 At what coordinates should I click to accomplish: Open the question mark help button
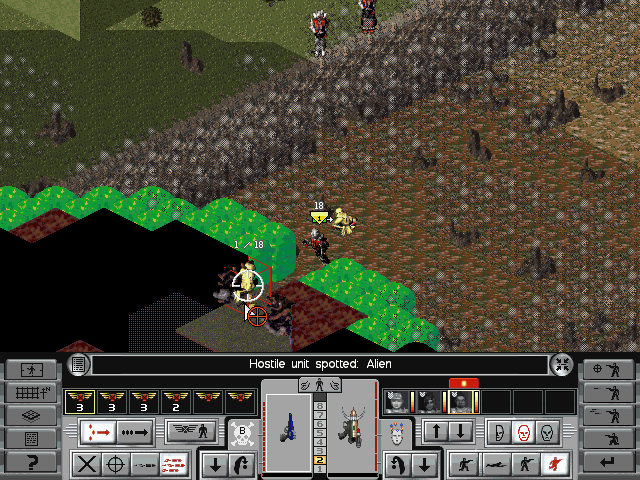tap(30, 462)
